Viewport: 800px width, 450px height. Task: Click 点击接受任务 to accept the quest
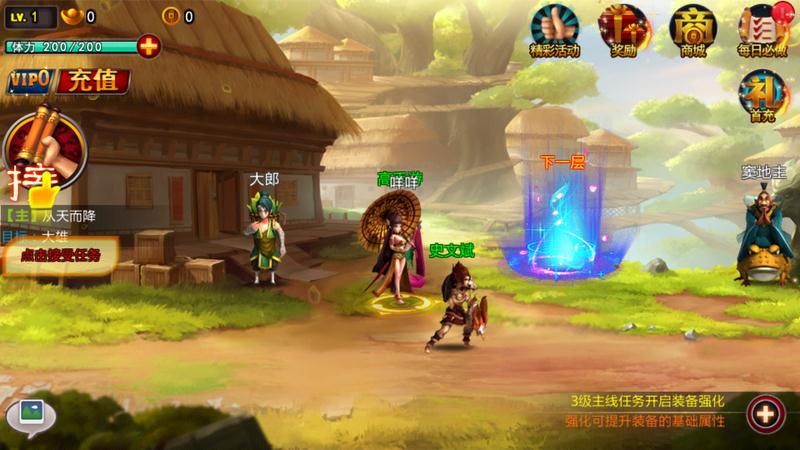point(60,255)
